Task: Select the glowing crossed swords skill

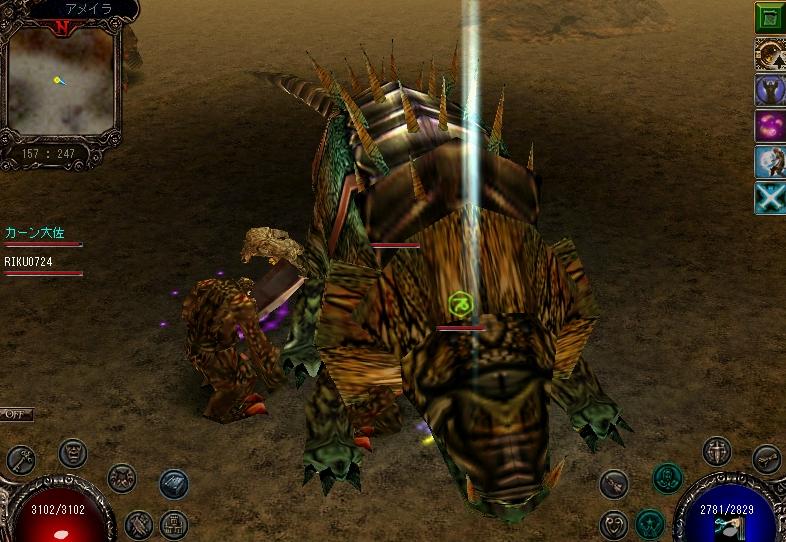Action: (x=769, y=198)
